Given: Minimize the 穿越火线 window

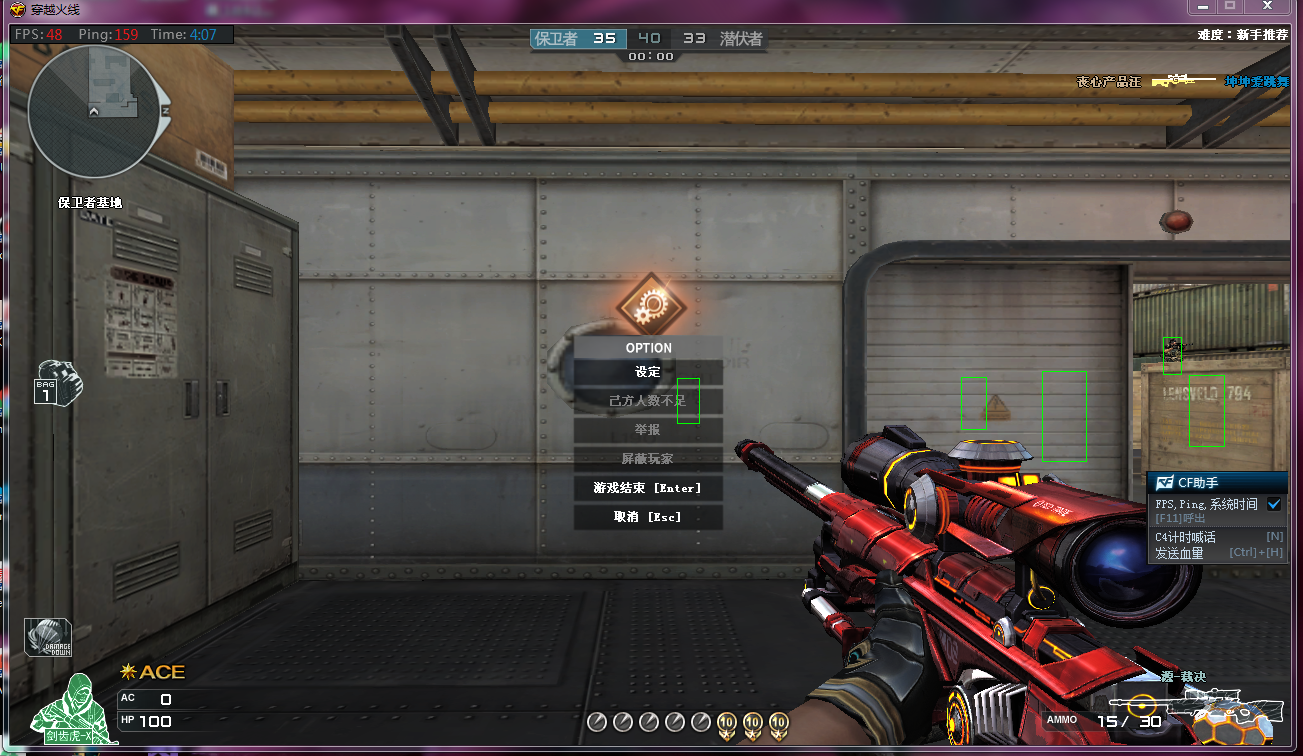Looking at the screenshot, I should (1202, 6).
